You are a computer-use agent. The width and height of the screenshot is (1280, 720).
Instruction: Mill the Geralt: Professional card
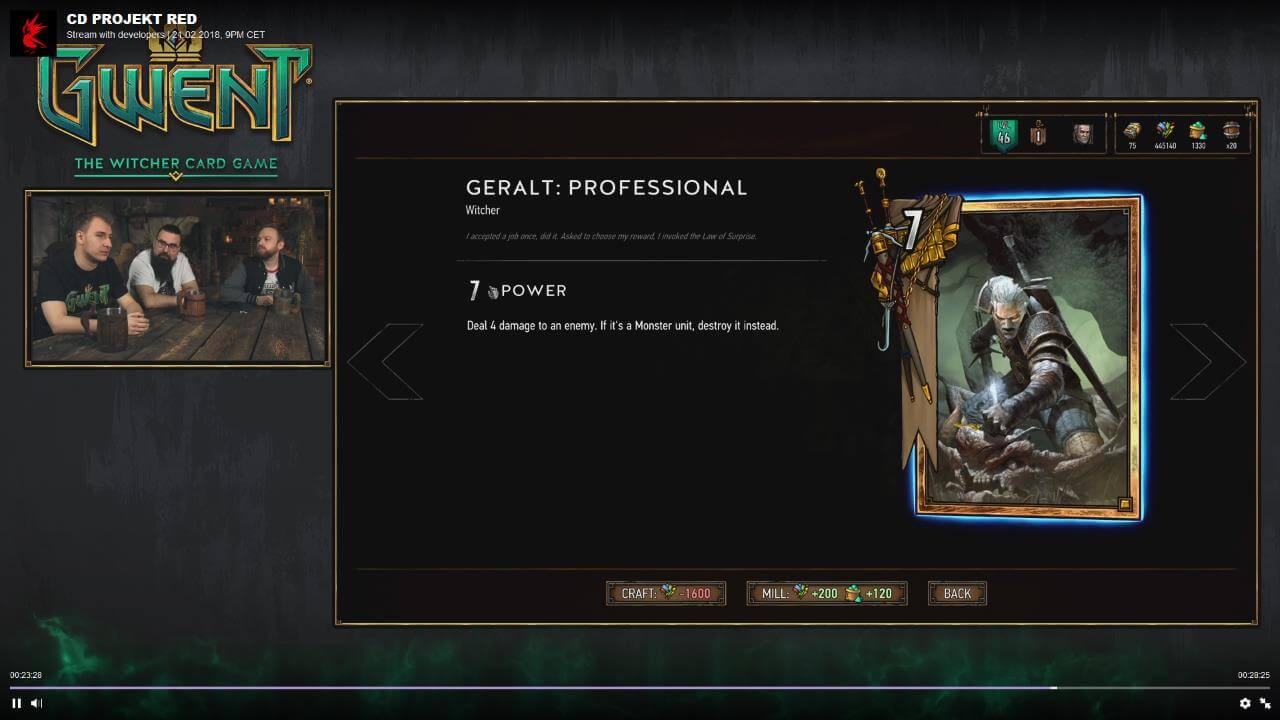(825, 593)
